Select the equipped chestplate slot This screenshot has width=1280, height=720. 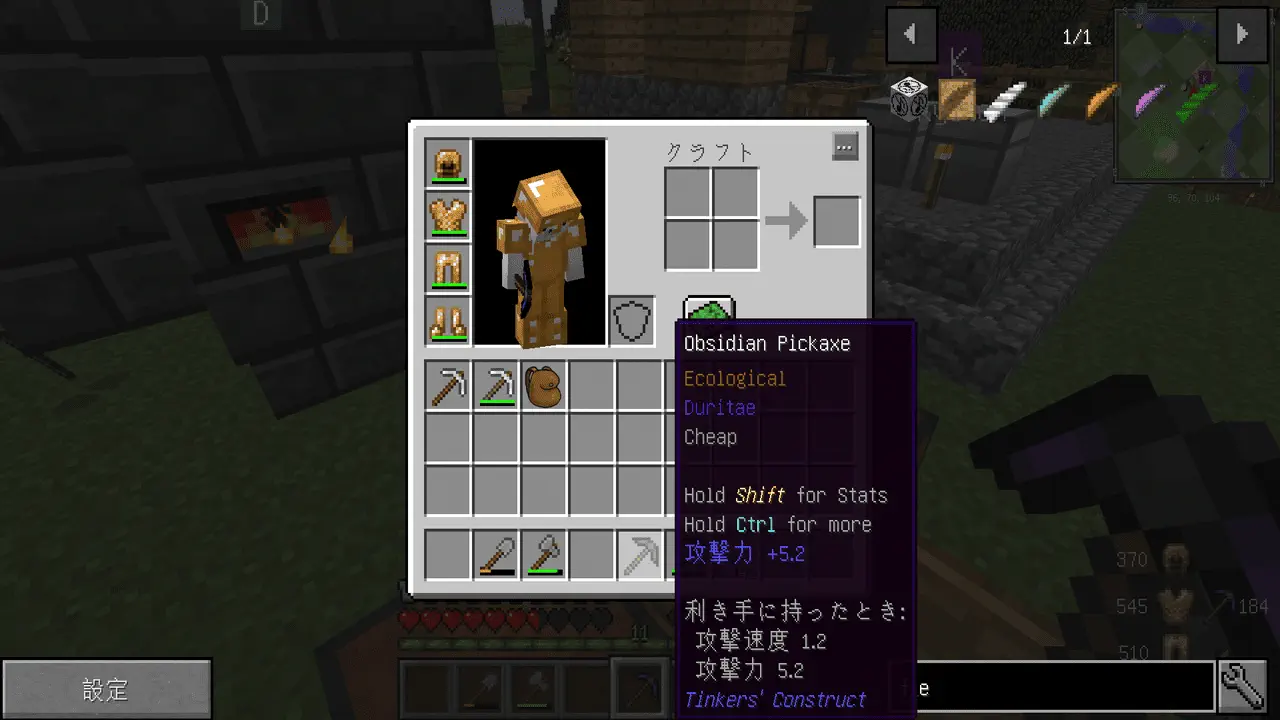click(x=448, y=216)
